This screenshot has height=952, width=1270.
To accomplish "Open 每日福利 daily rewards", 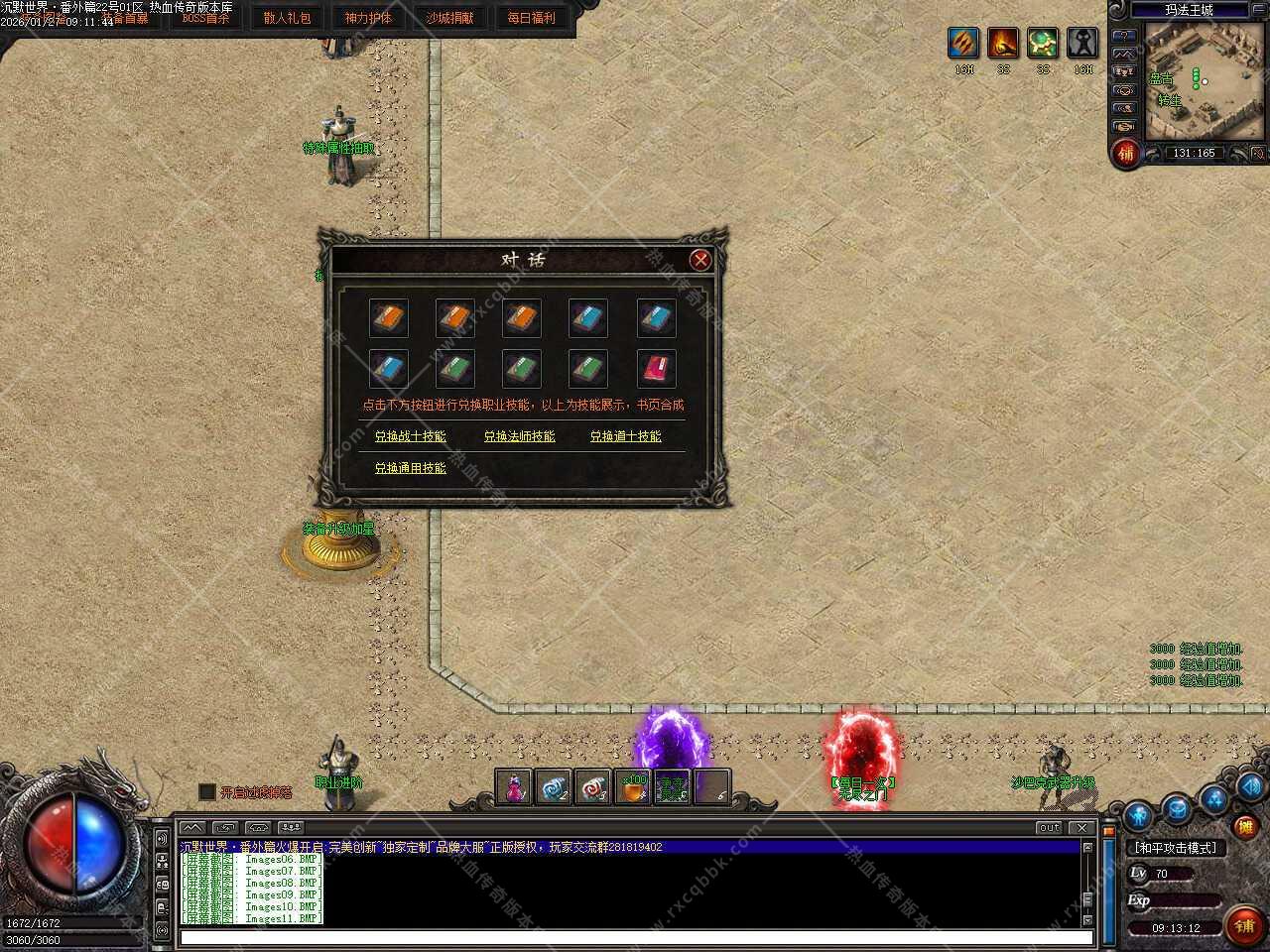I will coord(531,18).
